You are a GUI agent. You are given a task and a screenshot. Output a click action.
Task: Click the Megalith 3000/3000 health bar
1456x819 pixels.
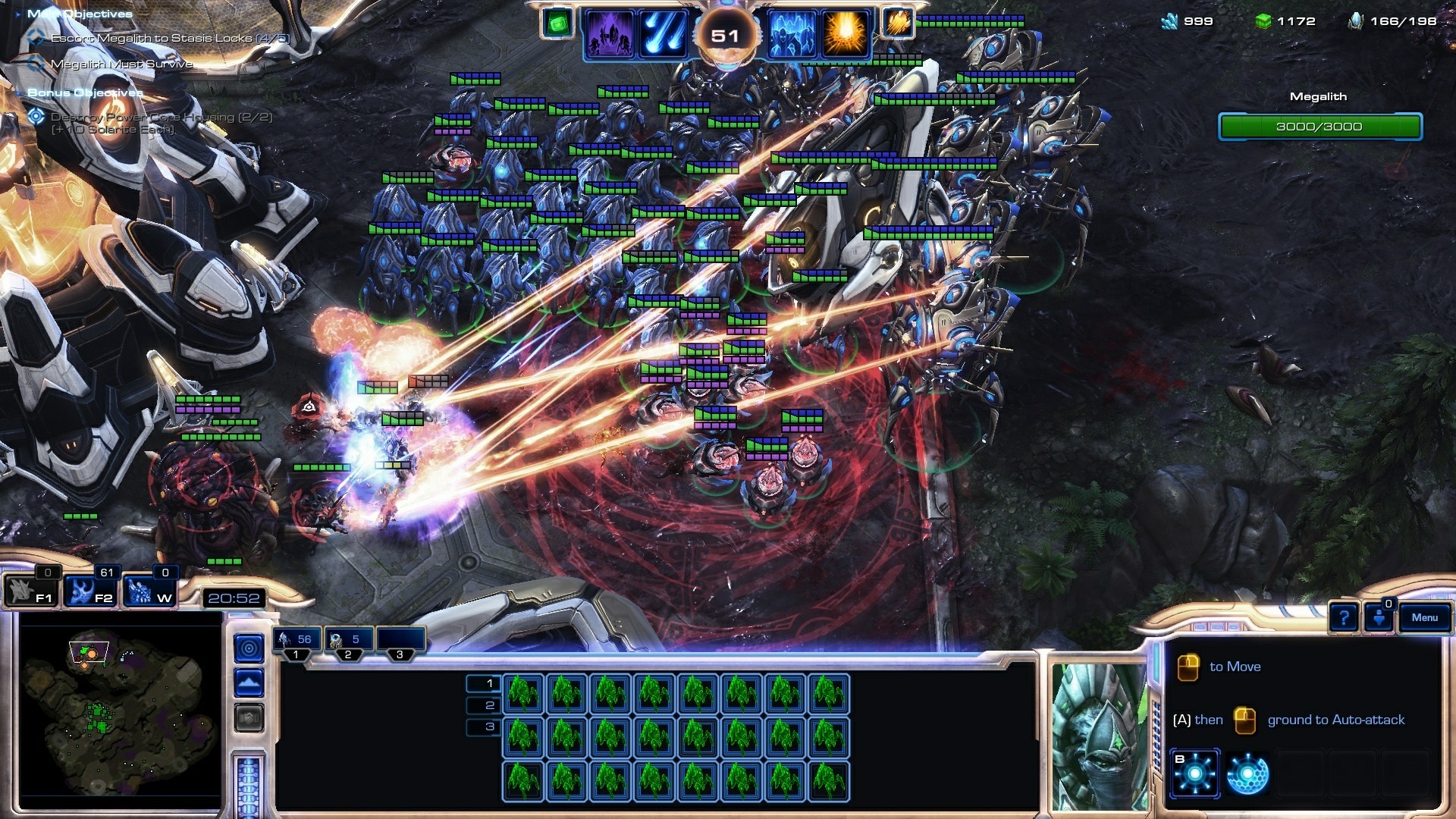click(1319, 127)
